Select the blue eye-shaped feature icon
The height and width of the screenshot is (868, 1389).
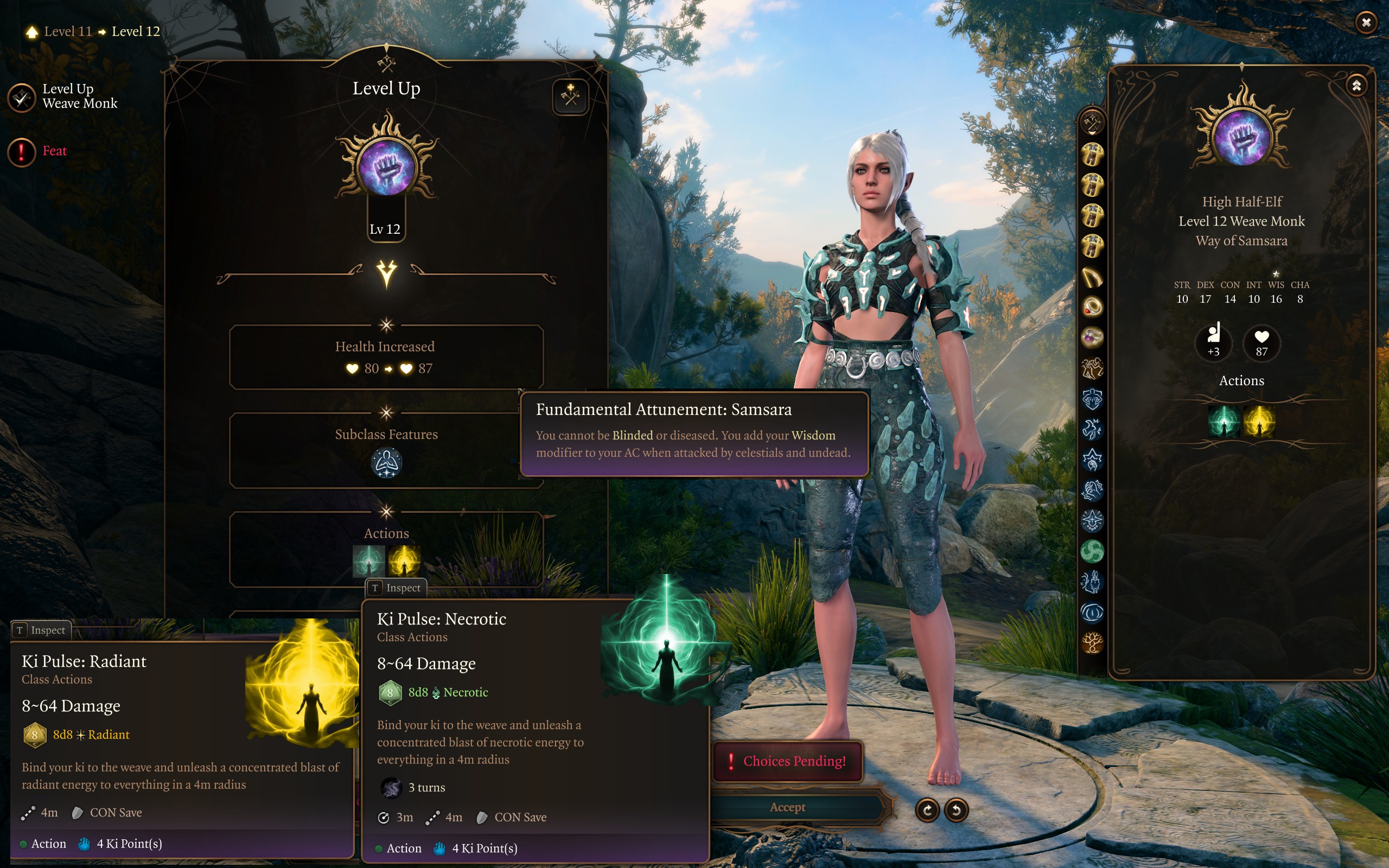1092,612
